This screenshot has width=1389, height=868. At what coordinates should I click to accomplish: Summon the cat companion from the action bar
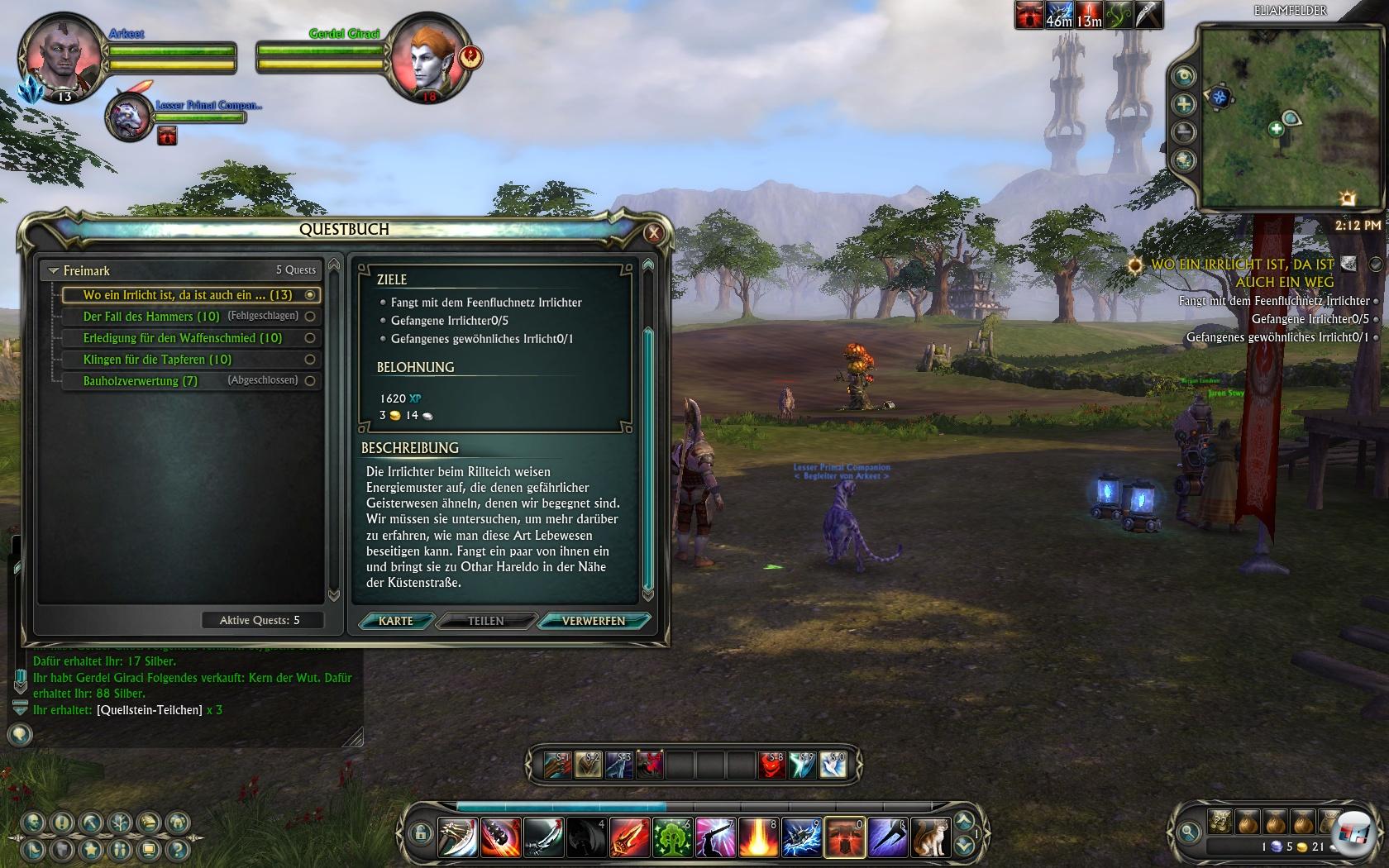930,837
